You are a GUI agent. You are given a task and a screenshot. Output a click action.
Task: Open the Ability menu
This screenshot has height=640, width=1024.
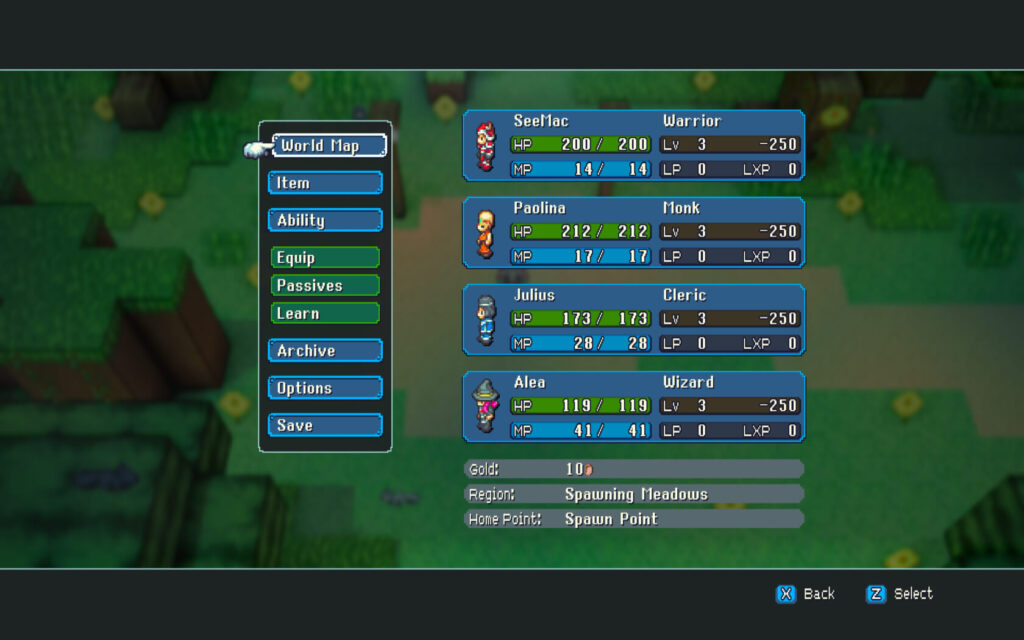click(x=325, y=220)
